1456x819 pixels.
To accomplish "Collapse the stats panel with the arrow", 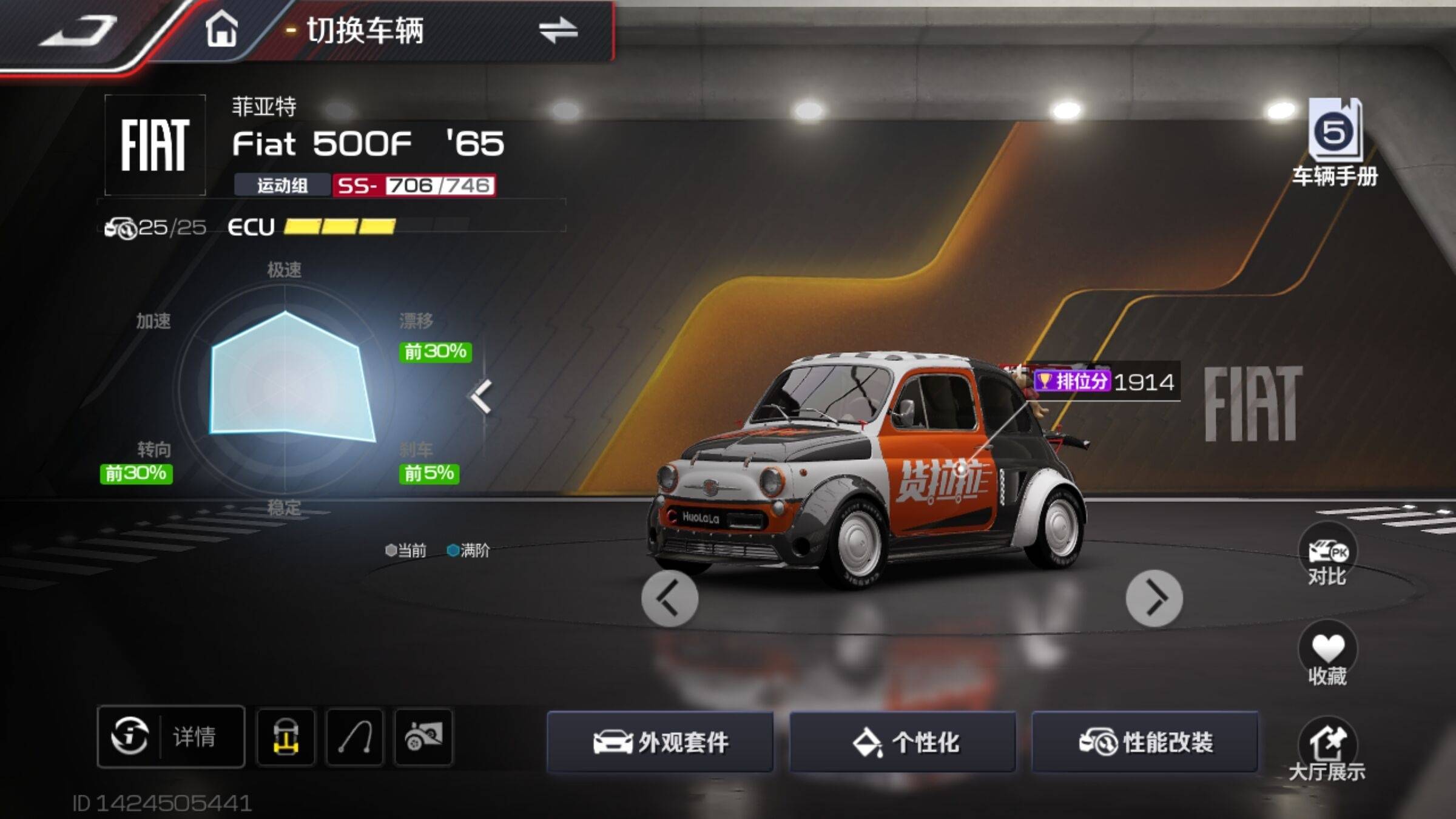I will (x=481, y=397).
